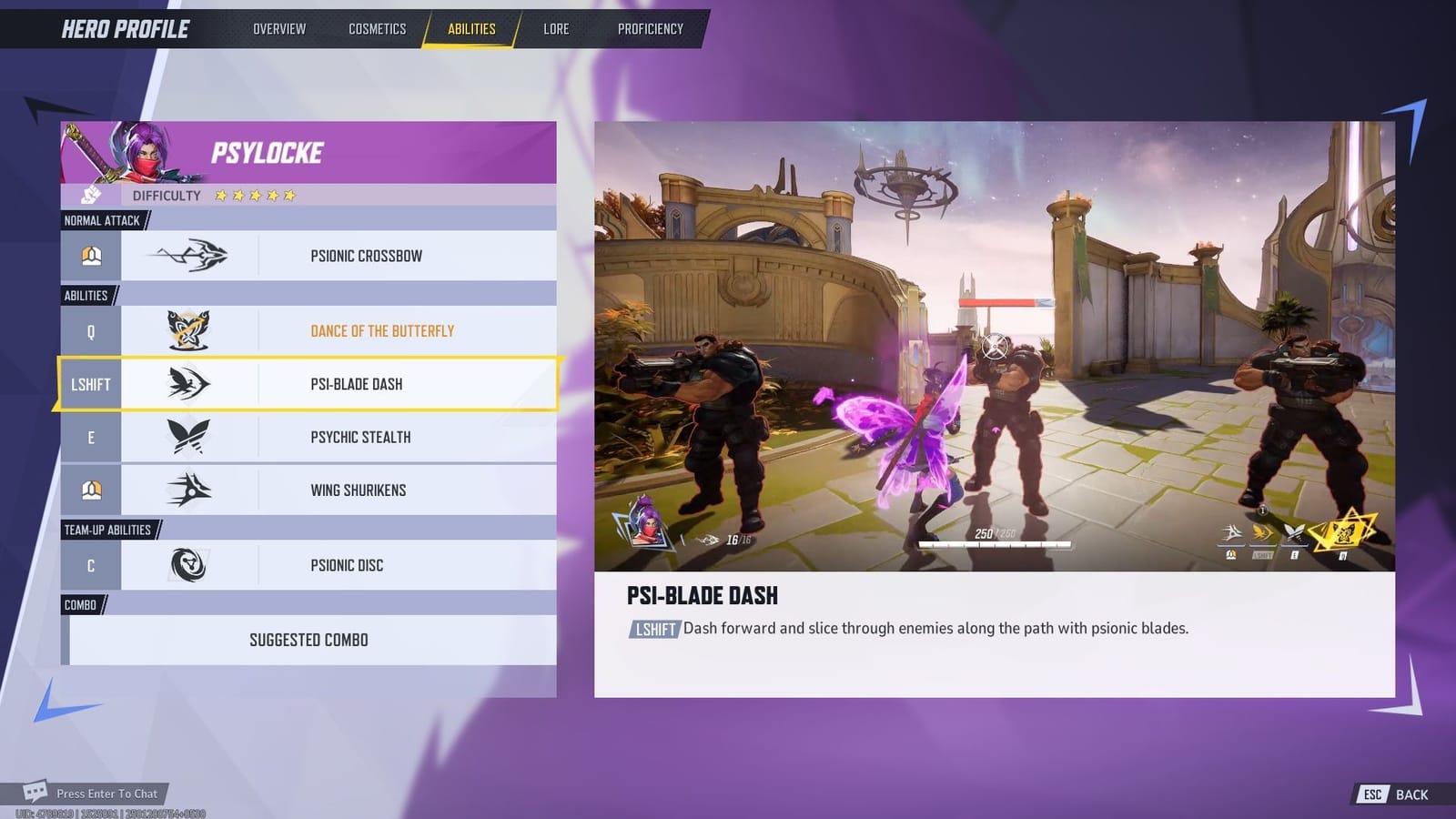This screenshot has height=819, width=1456.
Task: Open the Suggested Combo panel
Action: point(309,640)
